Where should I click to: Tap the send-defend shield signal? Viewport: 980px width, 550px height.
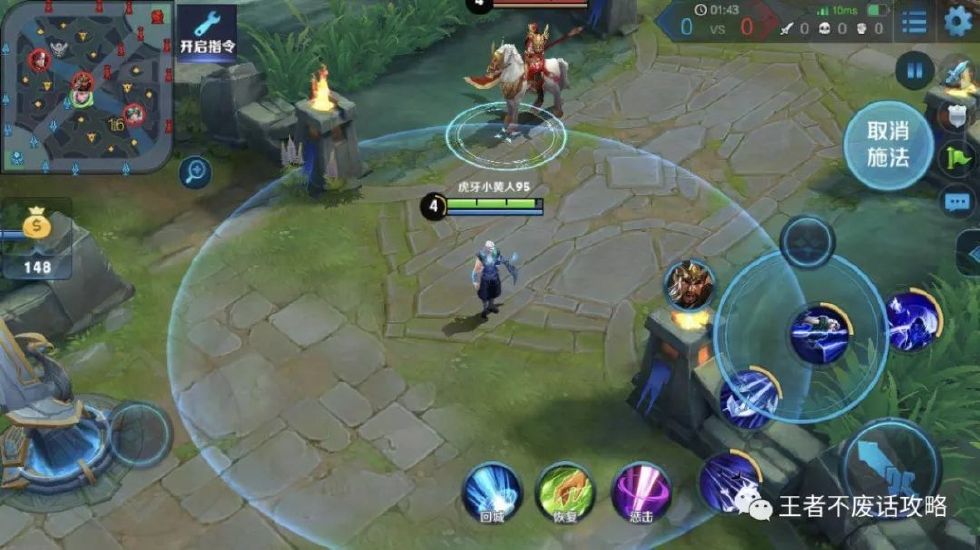(x=958, y=115)
